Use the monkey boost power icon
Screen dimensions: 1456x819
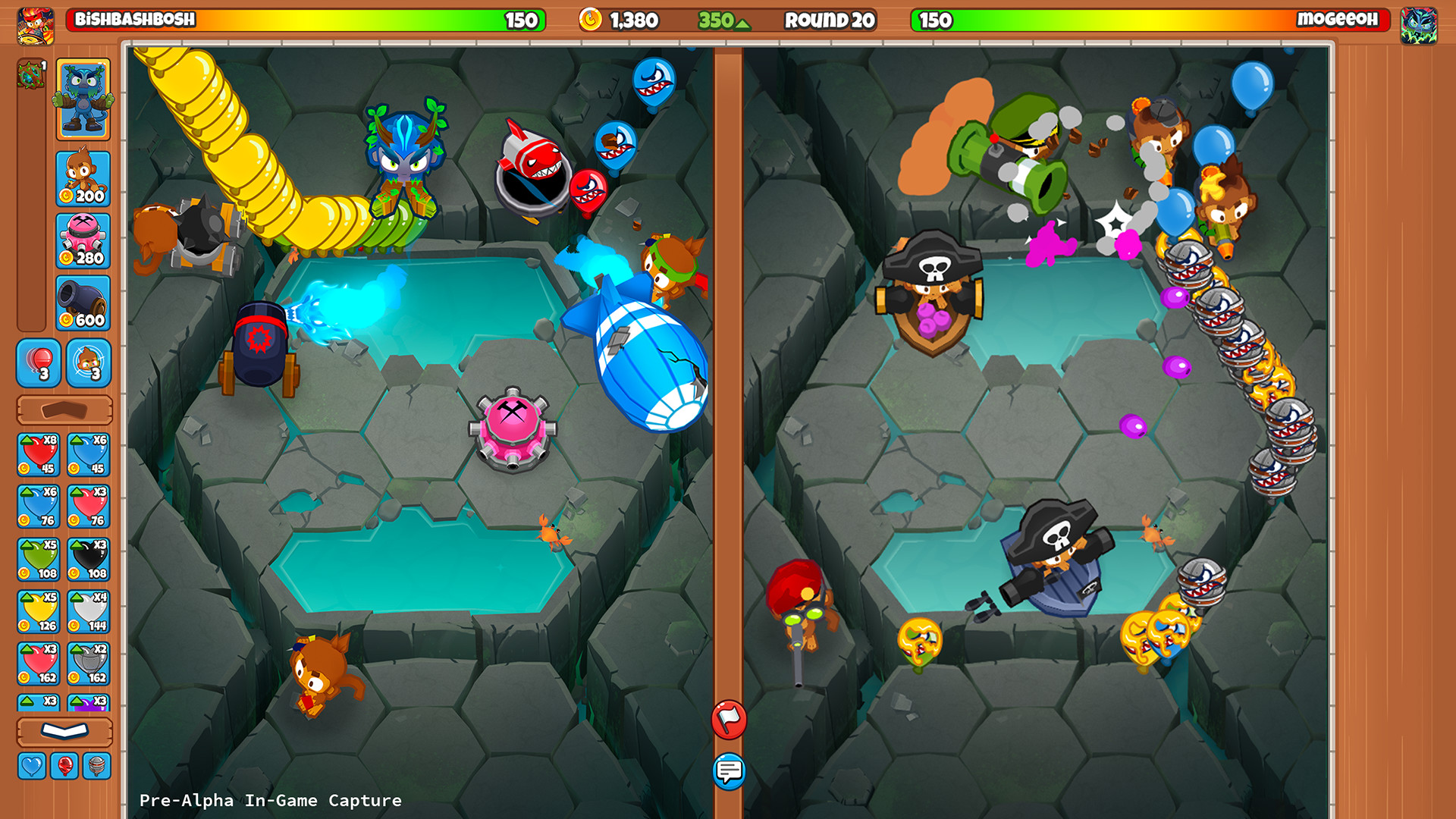[86, 362]
